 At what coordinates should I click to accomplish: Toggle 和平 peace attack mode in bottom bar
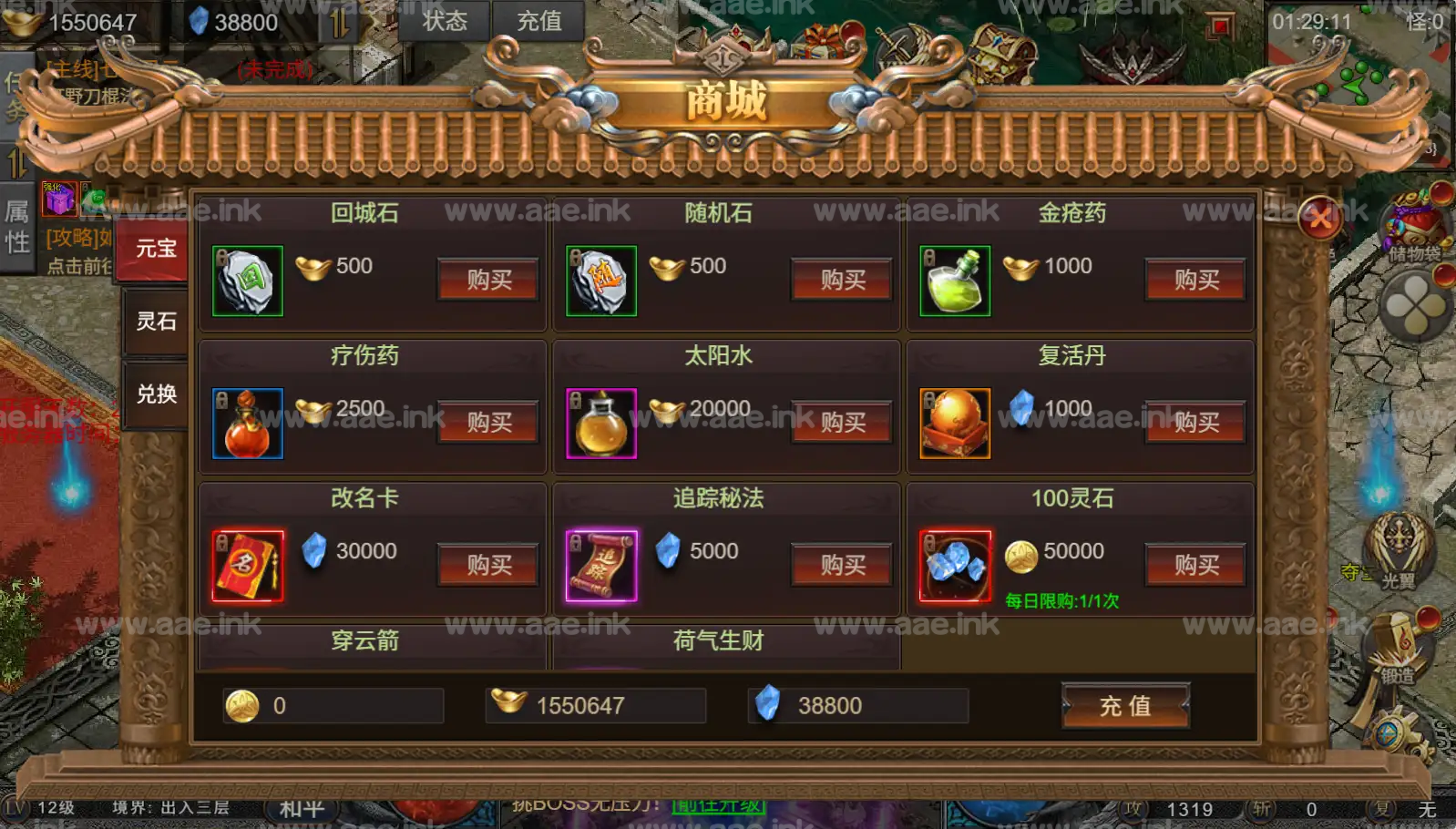[x=301, y=809]
